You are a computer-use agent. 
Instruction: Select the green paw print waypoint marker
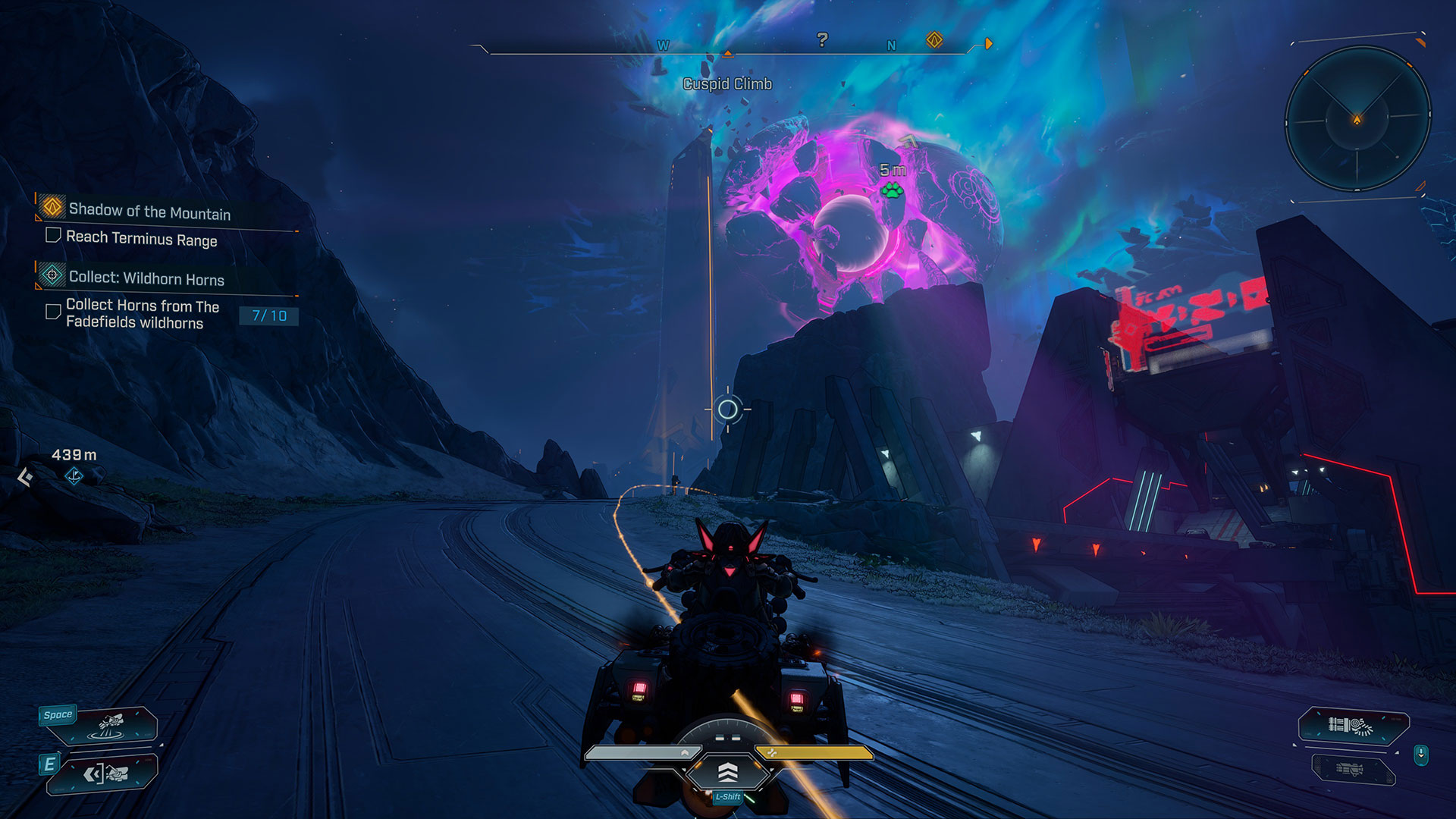[893, 190]
